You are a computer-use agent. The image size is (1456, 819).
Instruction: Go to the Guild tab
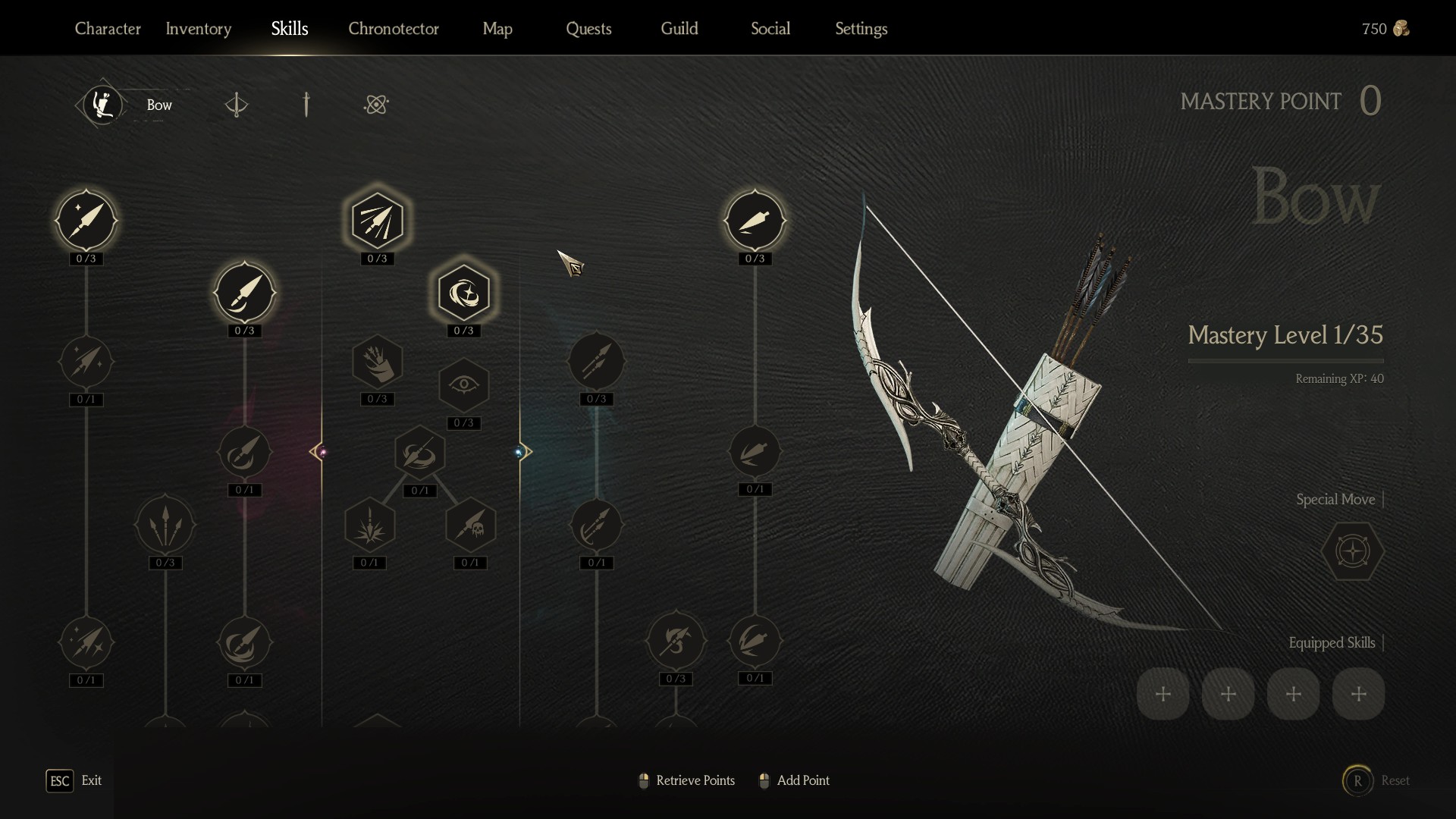679,29
